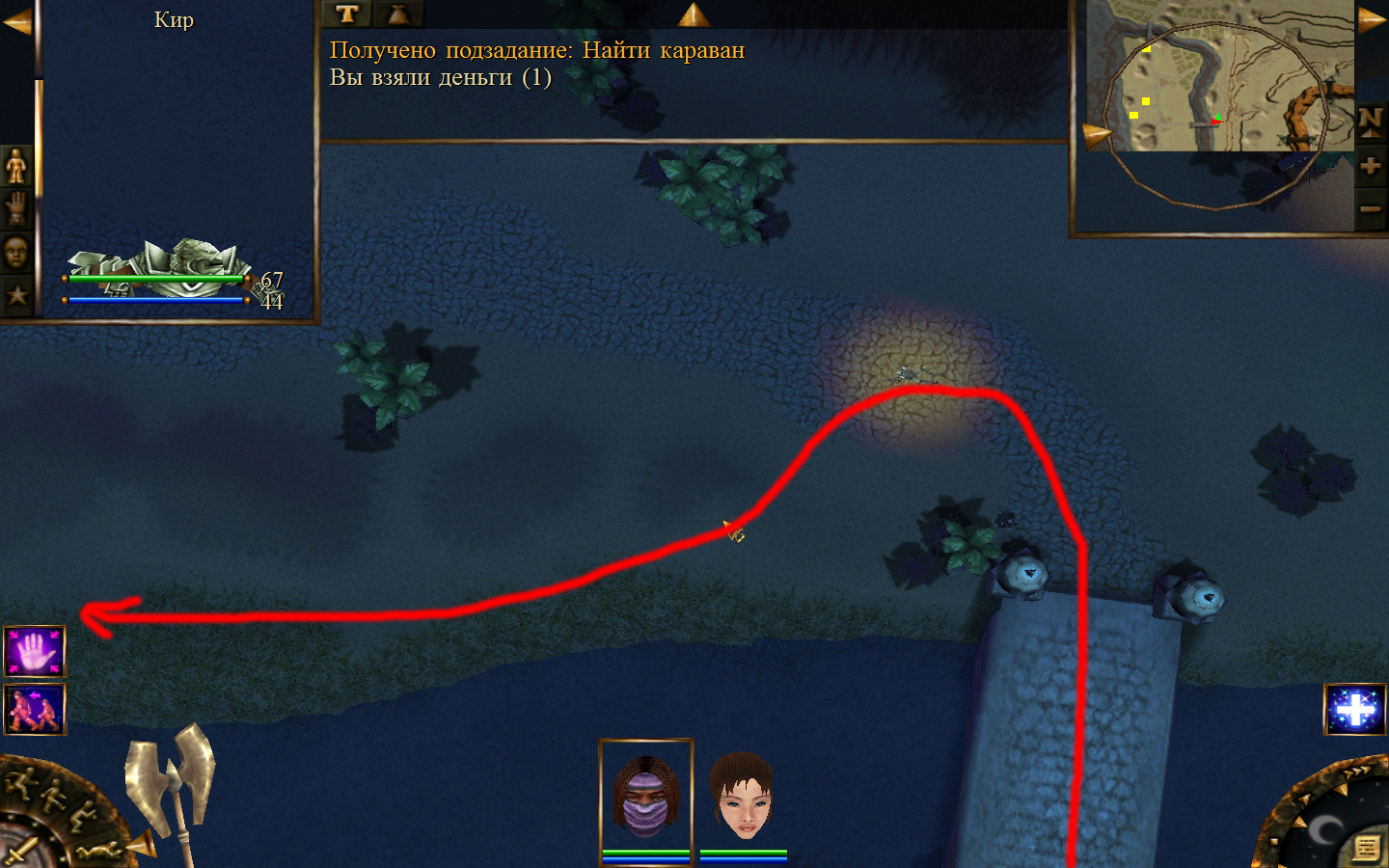Screen dimensions: 1389x868
Task: Click the minimap's plus zoom button
Action: [x=1370, y=166]
